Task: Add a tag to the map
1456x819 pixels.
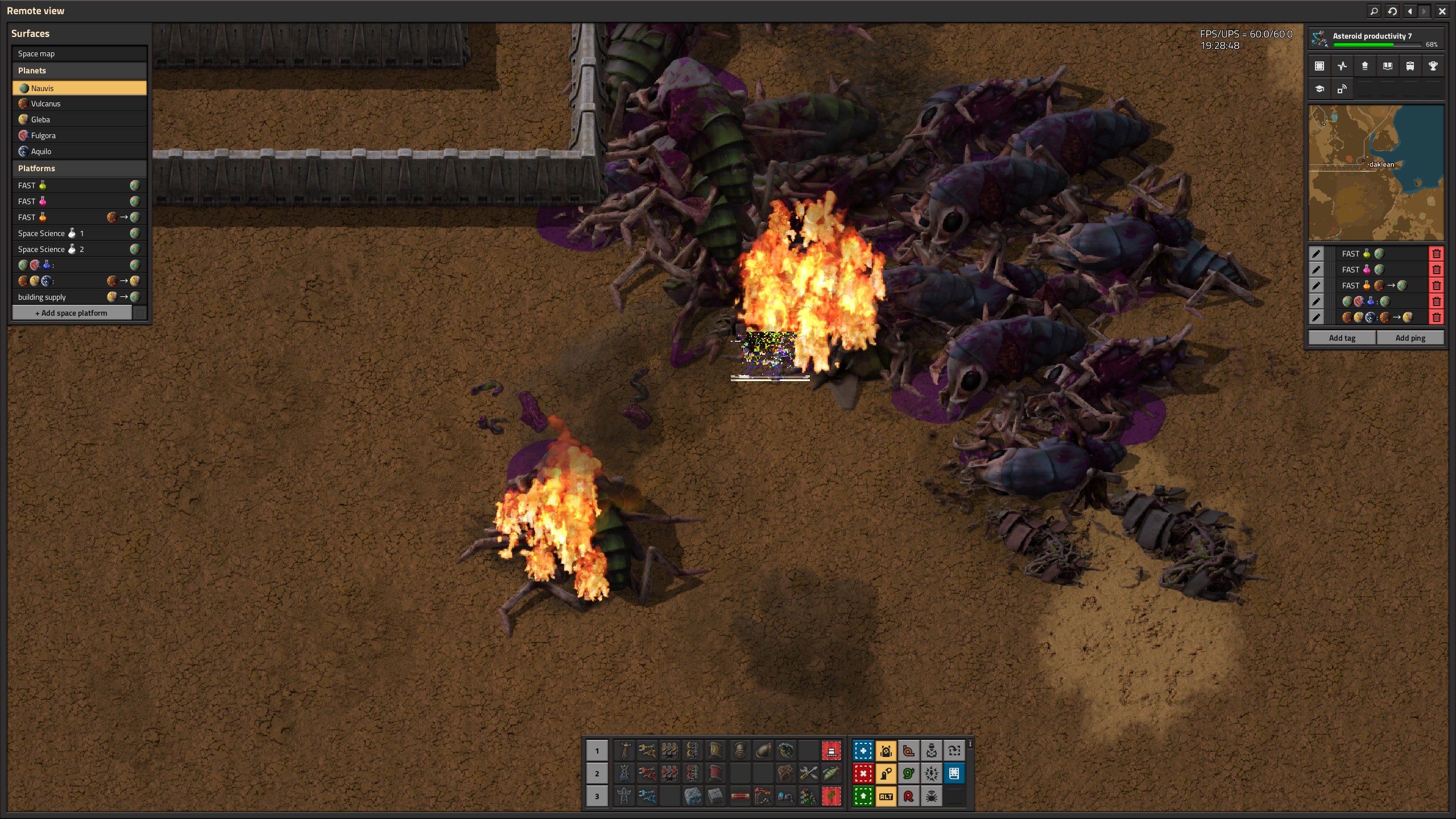Action: pos(1342,338)
